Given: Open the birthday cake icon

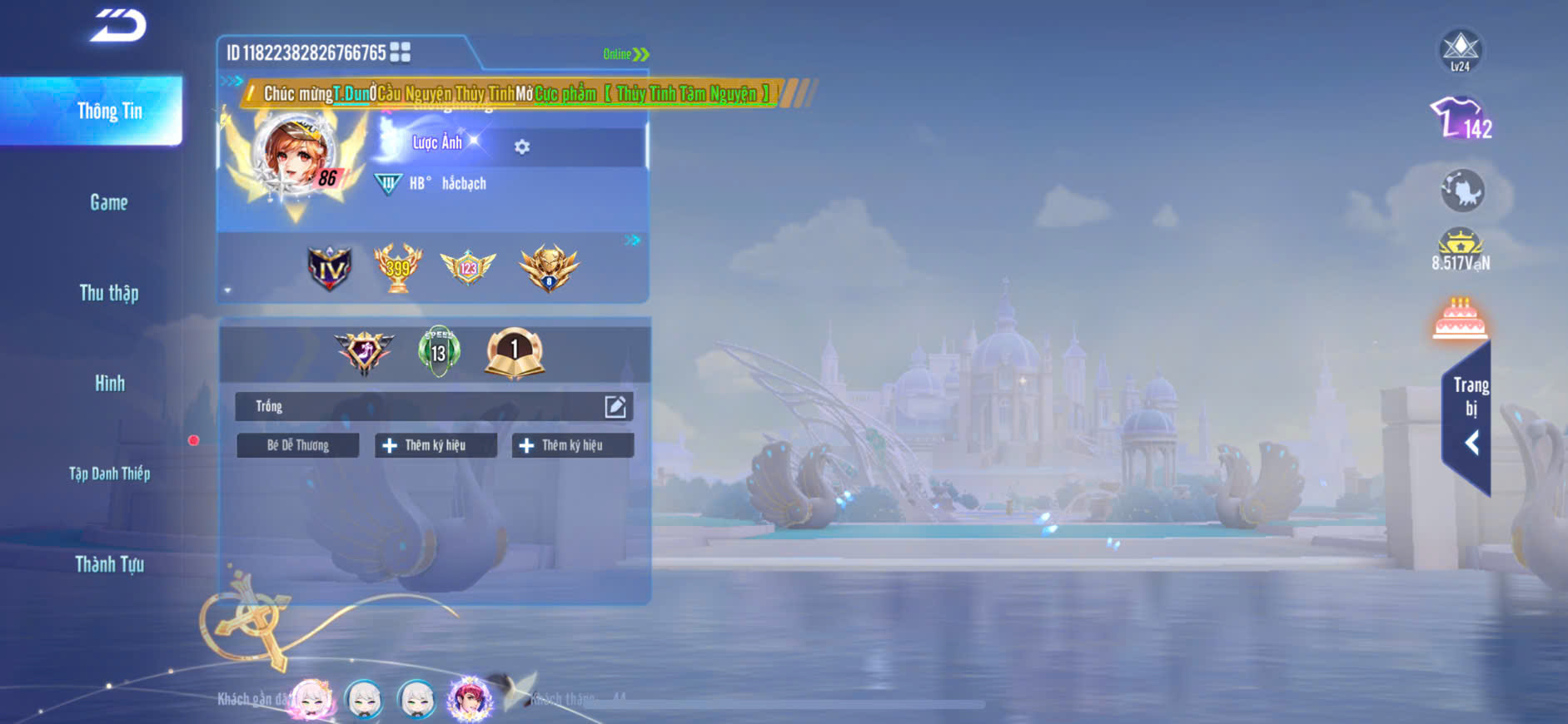Looking at the screenshot, I should point(1460,319).
